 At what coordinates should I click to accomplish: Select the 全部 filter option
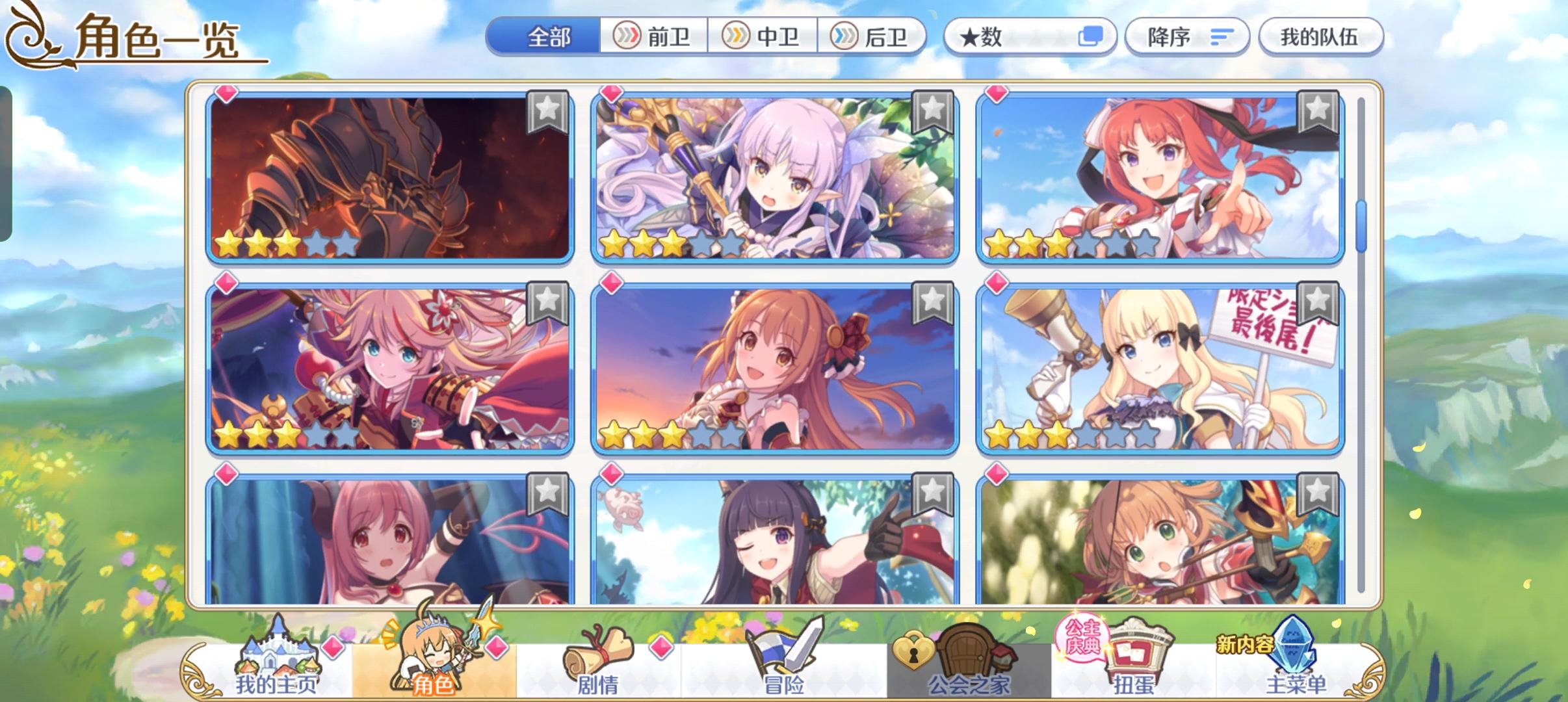click(x=548, y=36)
